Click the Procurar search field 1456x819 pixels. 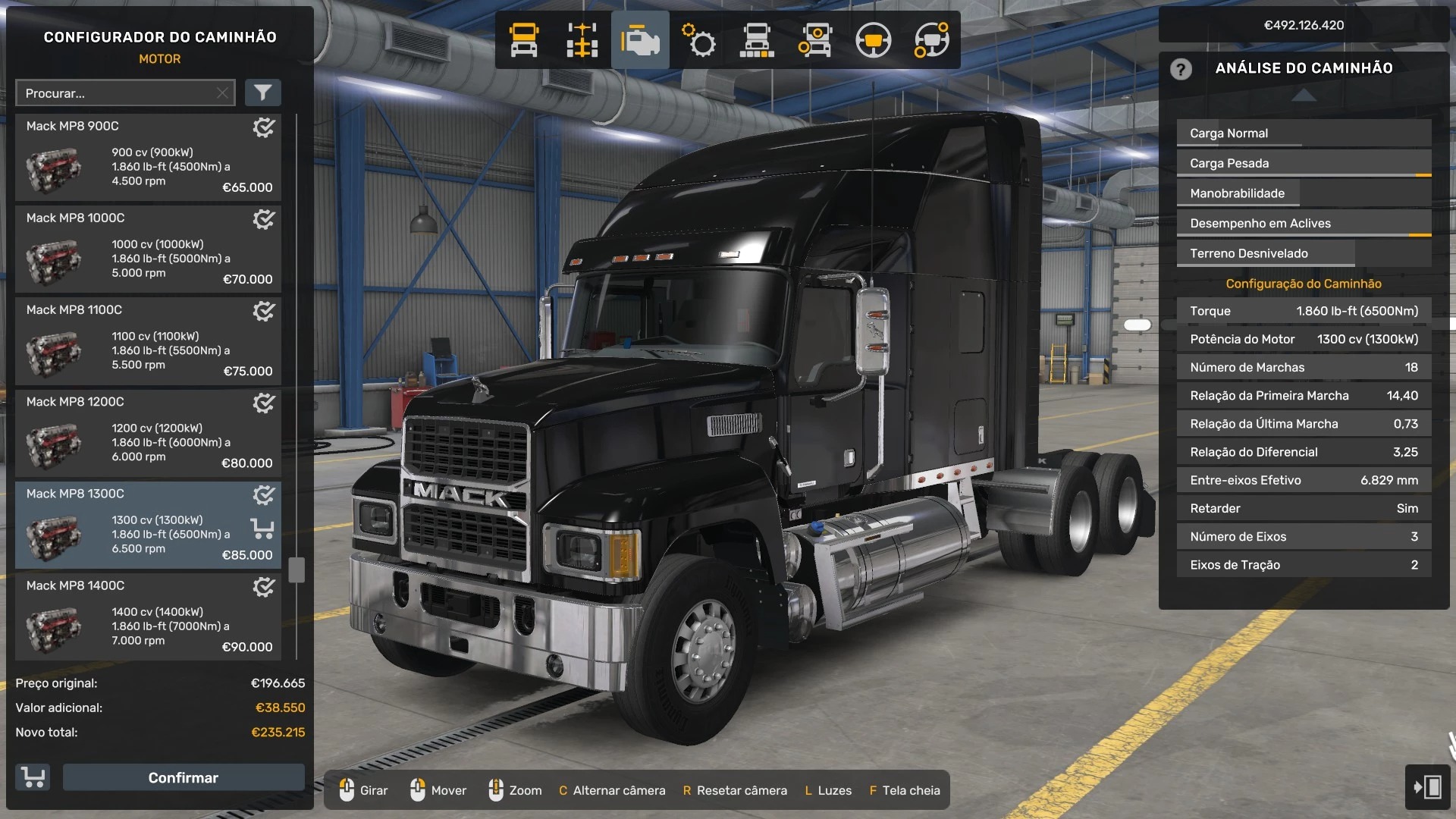(118, 93)
